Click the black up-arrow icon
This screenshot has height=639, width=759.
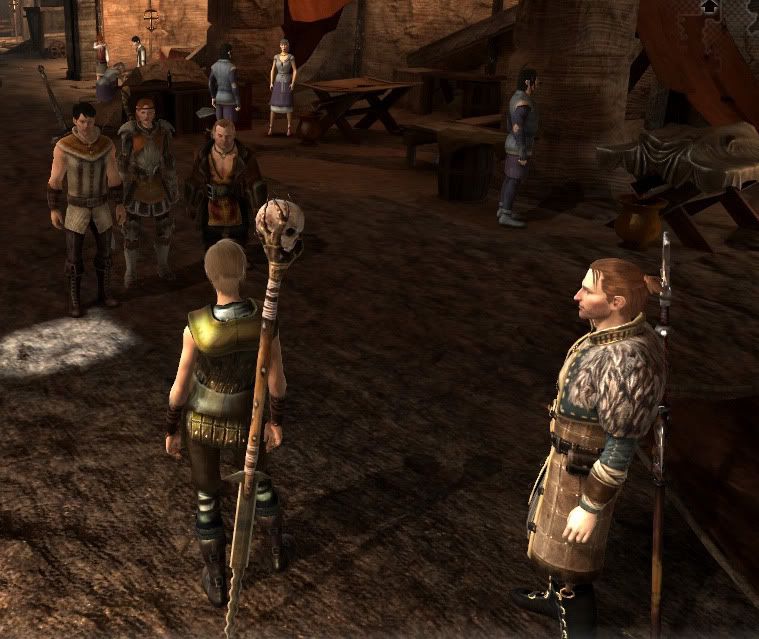(710, 8)
